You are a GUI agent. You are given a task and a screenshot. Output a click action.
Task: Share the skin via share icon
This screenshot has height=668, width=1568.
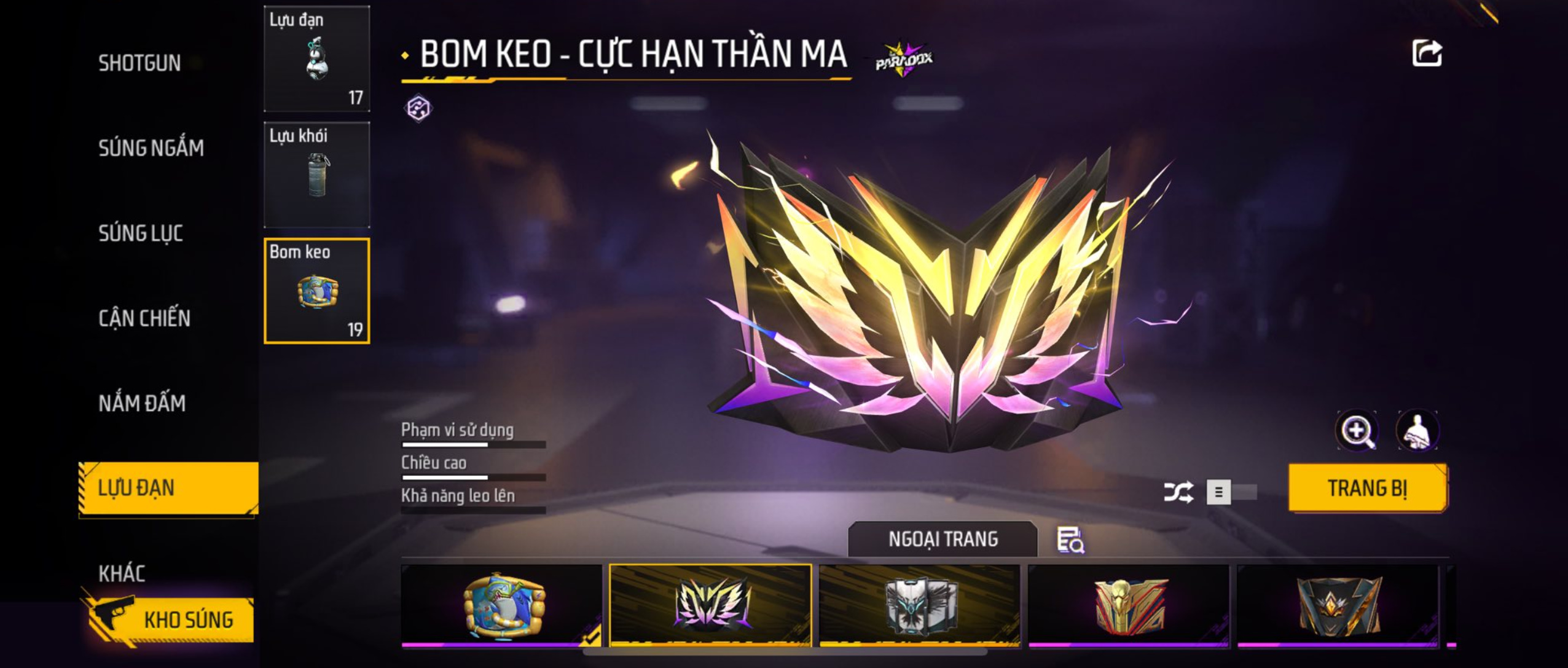click(x=1427, y=53)
